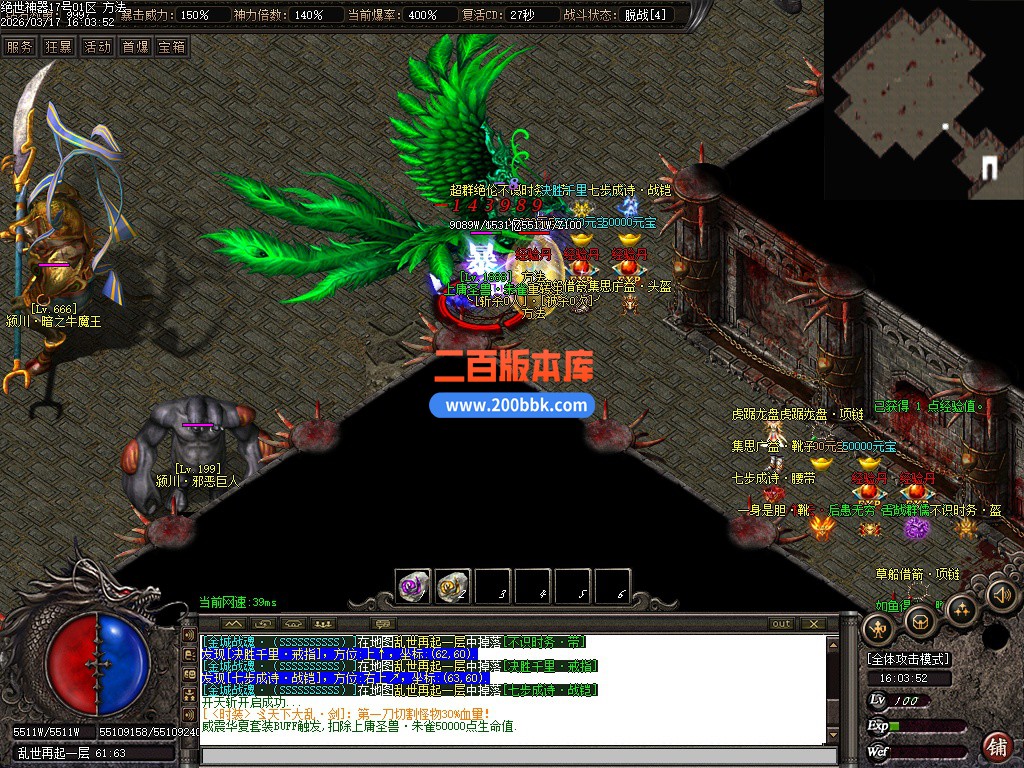Click the chat panel's out button
The width and height of the screenshot is (1024, 768).
(781, 624)
